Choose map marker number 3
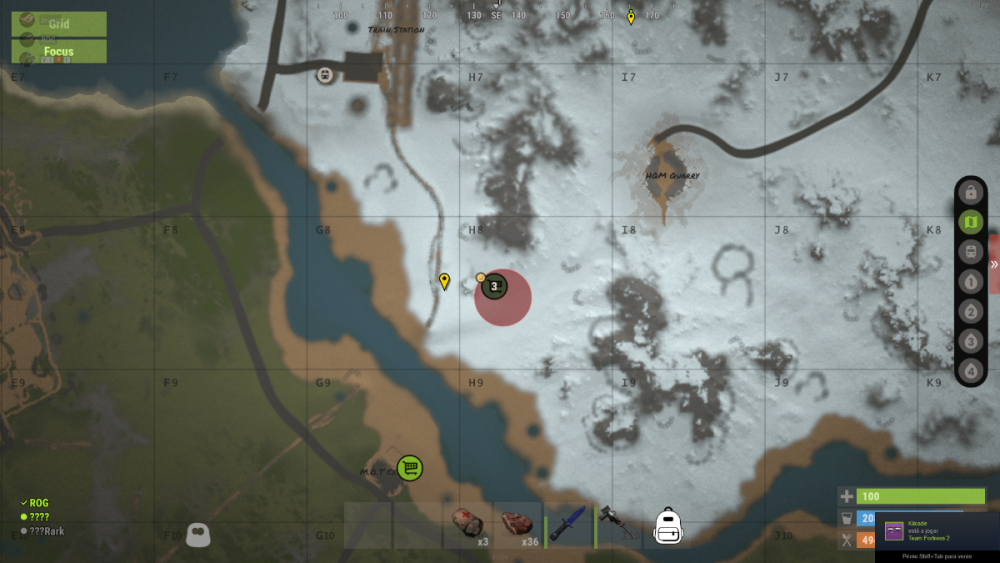The width and height of the screenshot is (1000, 563). point(970,341)
